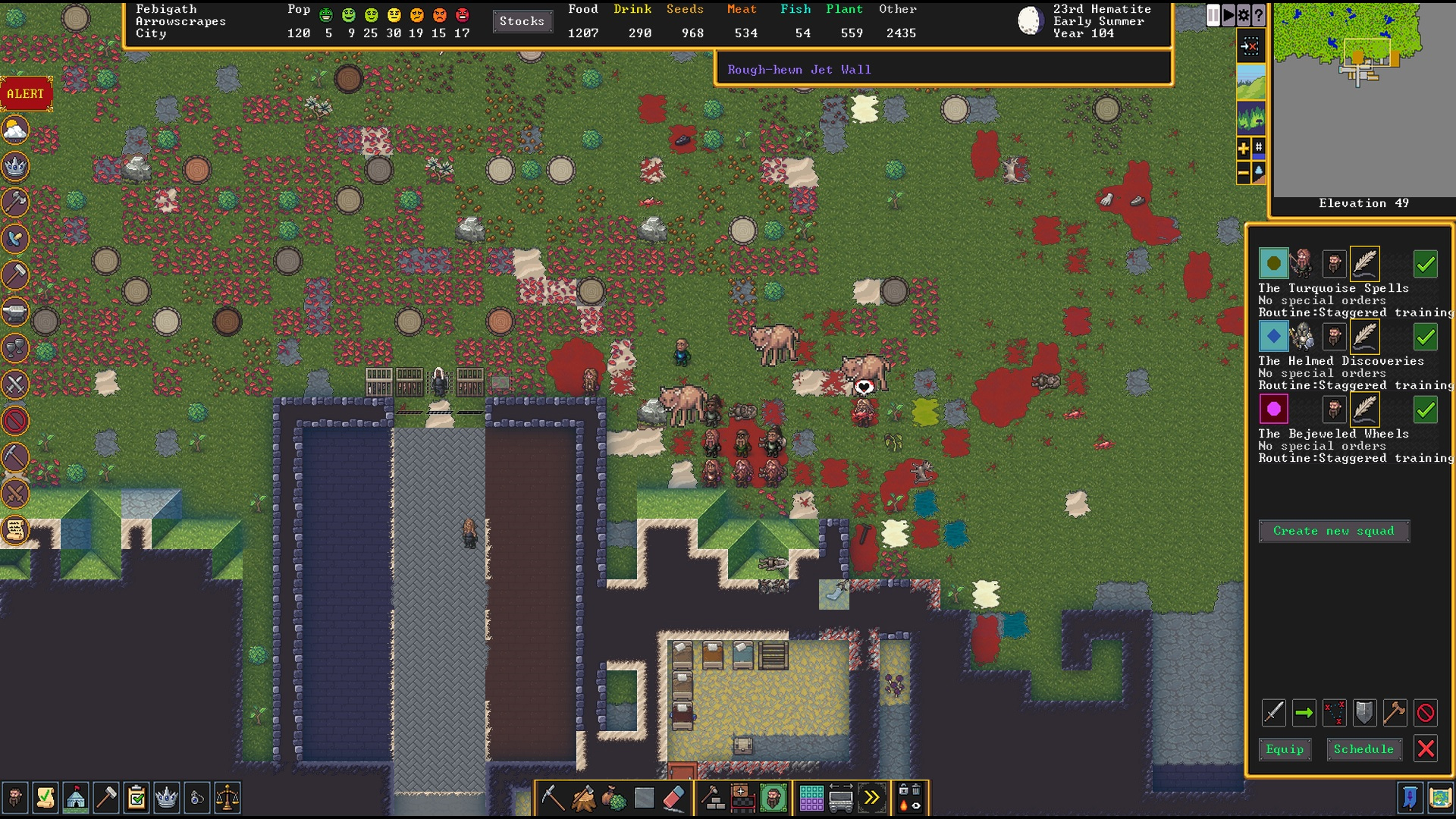This screenshot has width=1456, height=819.
Task: Open the building construction hammer tool
Action: [711, 798]
